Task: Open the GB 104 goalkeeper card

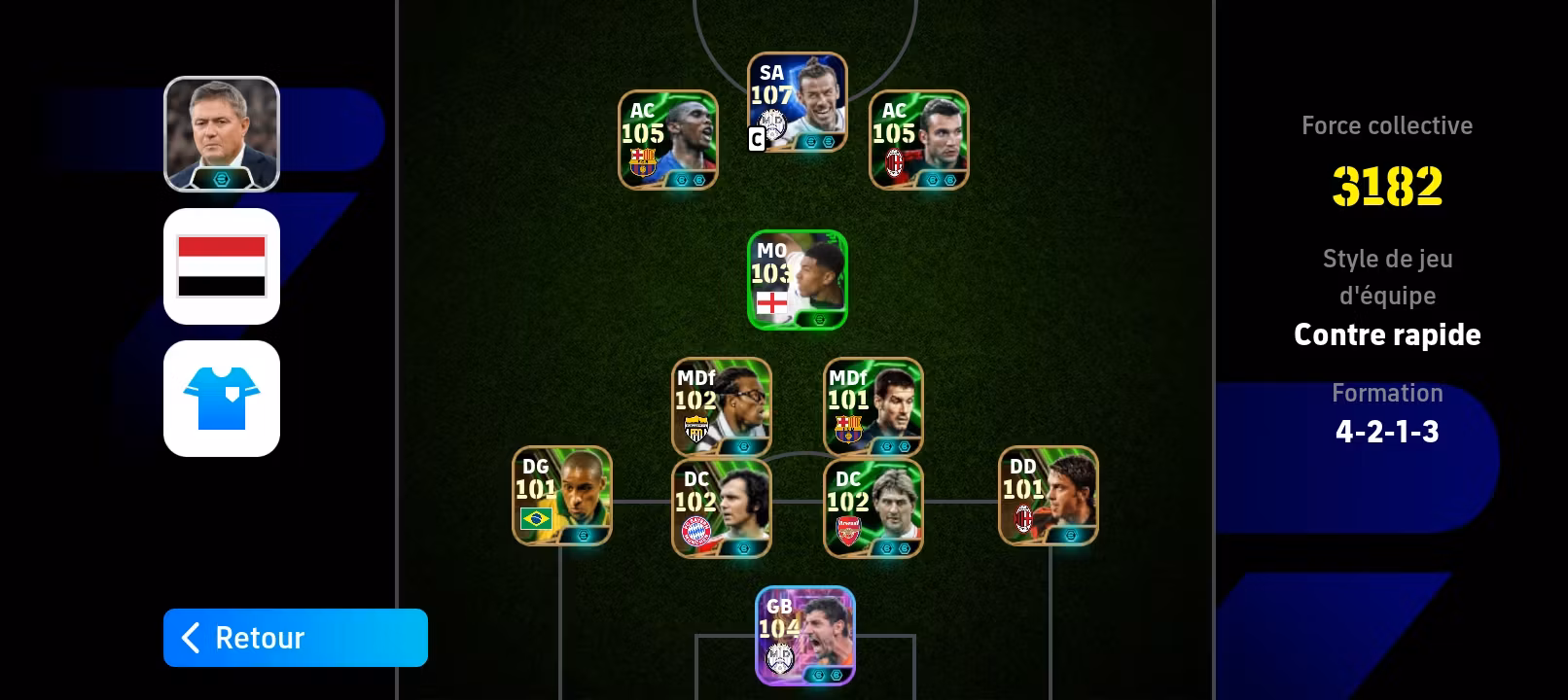Action: pos(805,636)
